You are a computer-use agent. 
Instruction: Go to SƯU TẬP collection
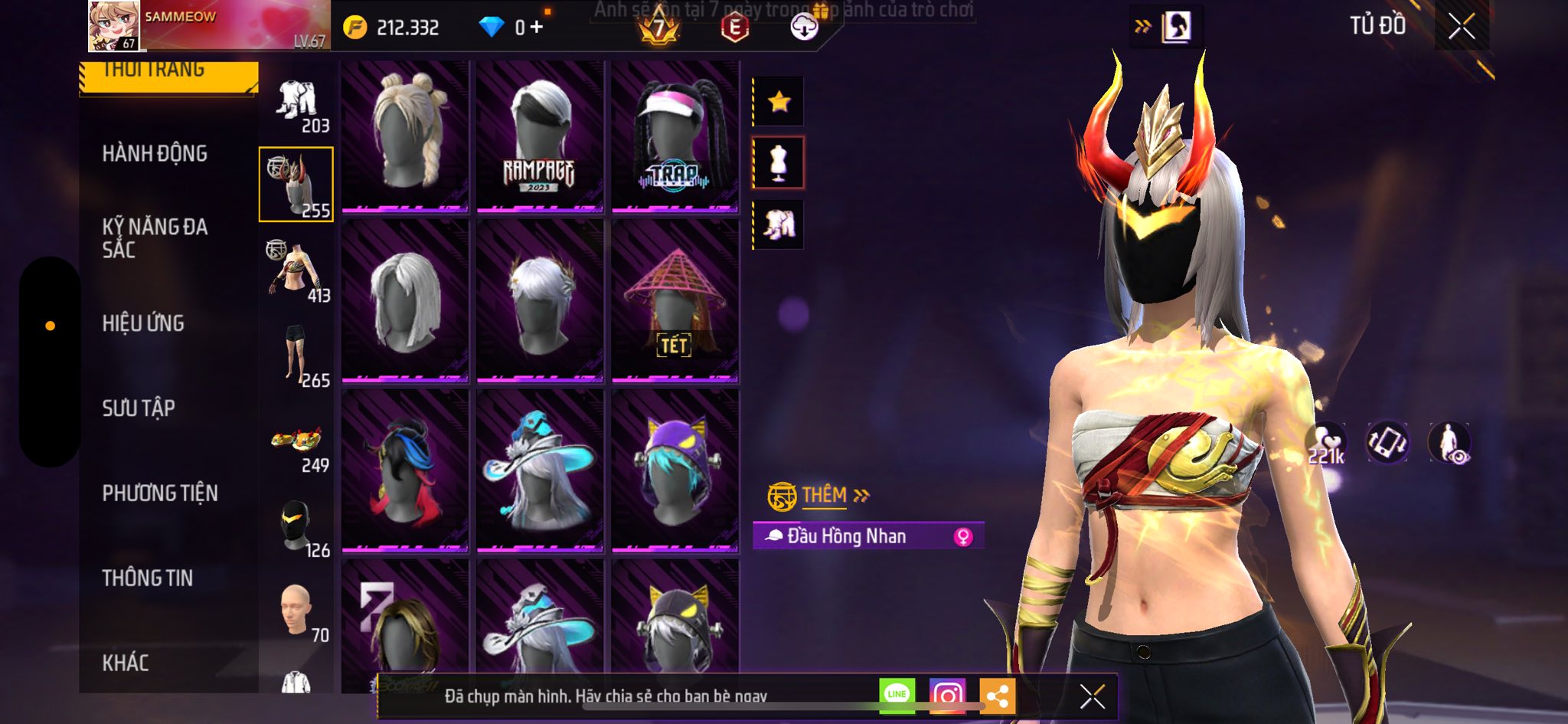[x=139, y=408]
